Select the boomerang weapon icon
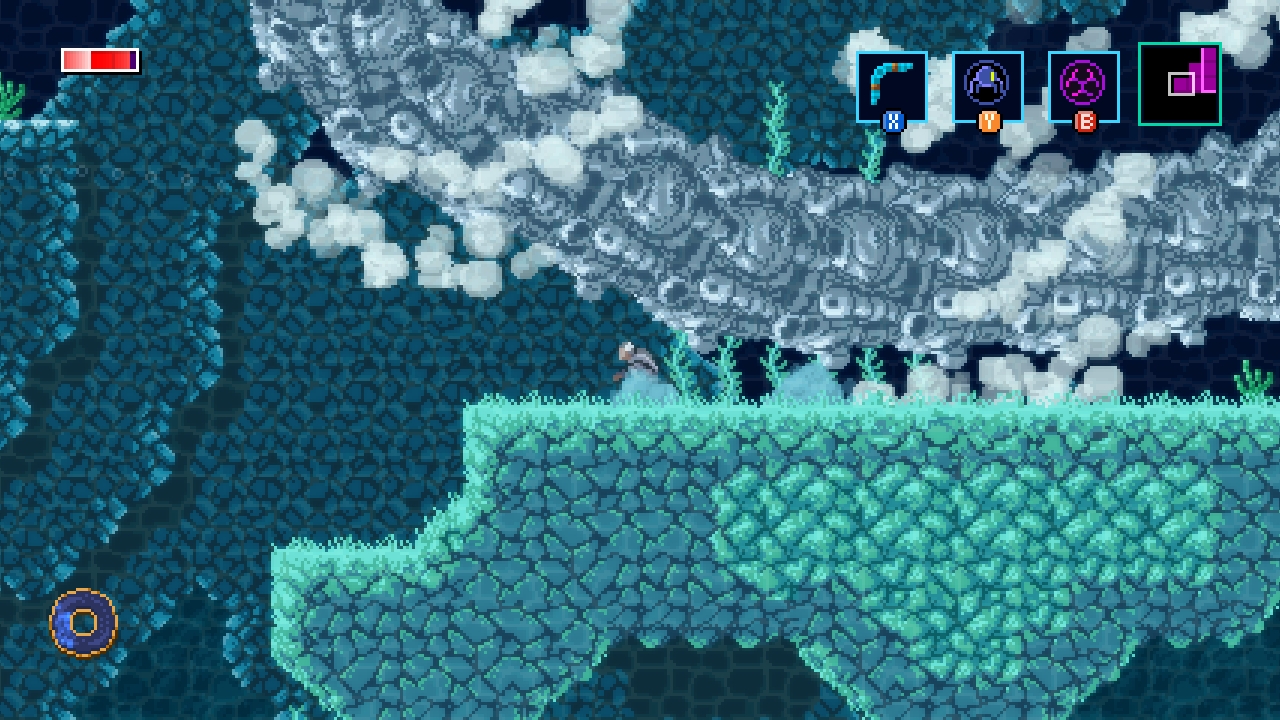The width and height of the screenshot is (1280, 720). [x=891, y=85]
